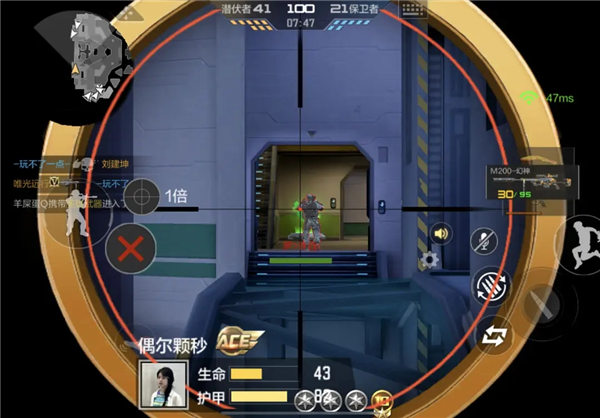Select the M200 sniper weapon slot
Screen dimensions: 600x418
tap(528, 180)
